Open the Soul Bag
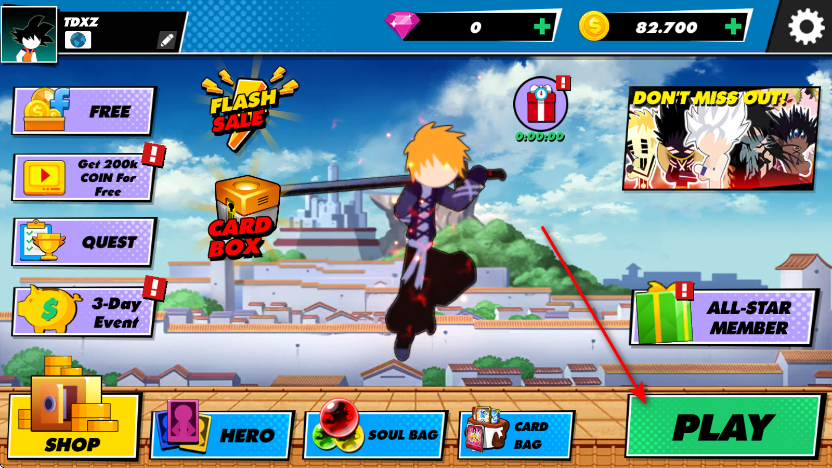The width and height of the screenshot is (832, 468). pyautogui.click(x=374, y=435)
